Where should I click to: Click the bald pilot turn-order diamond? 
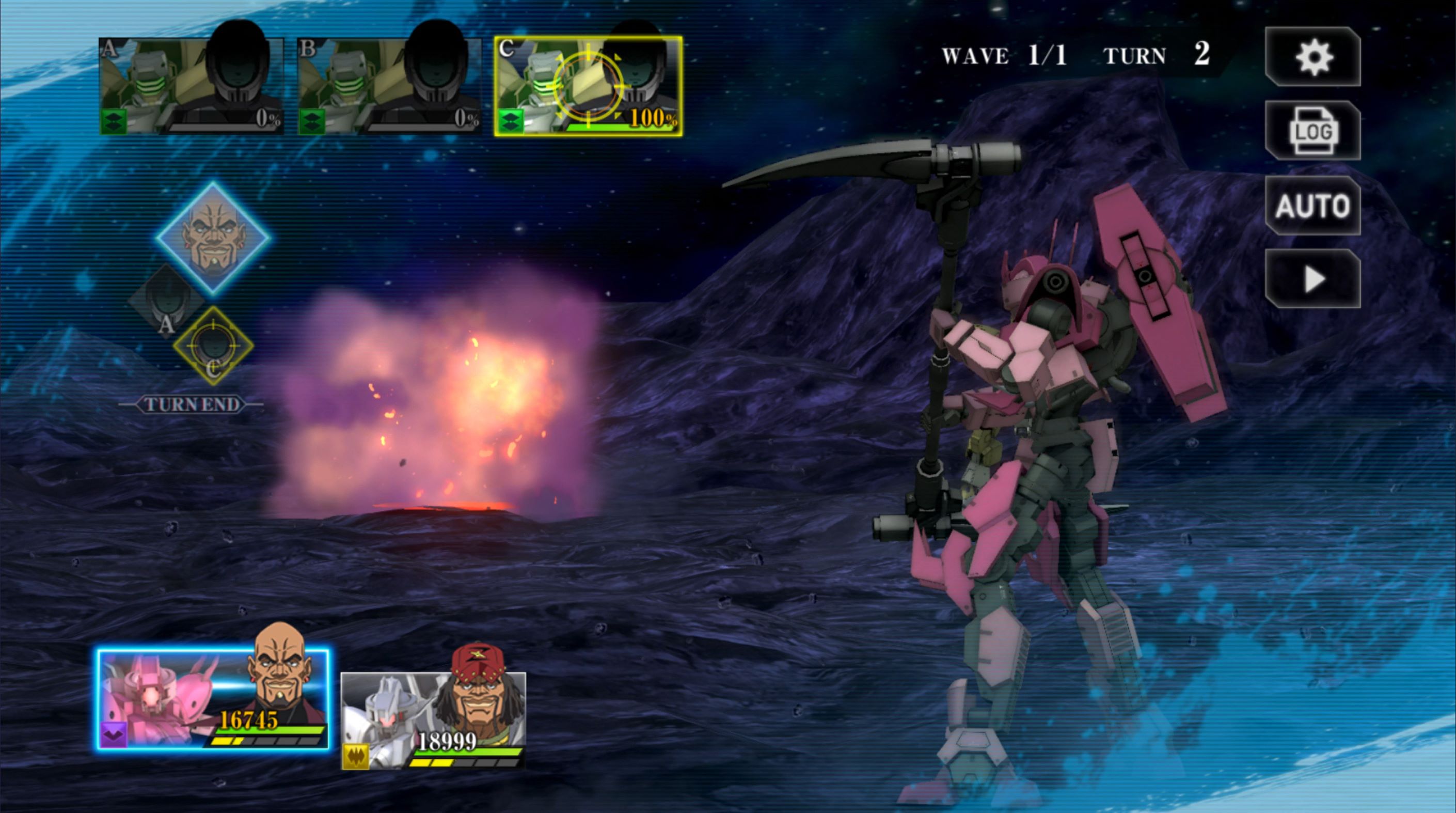213,238
